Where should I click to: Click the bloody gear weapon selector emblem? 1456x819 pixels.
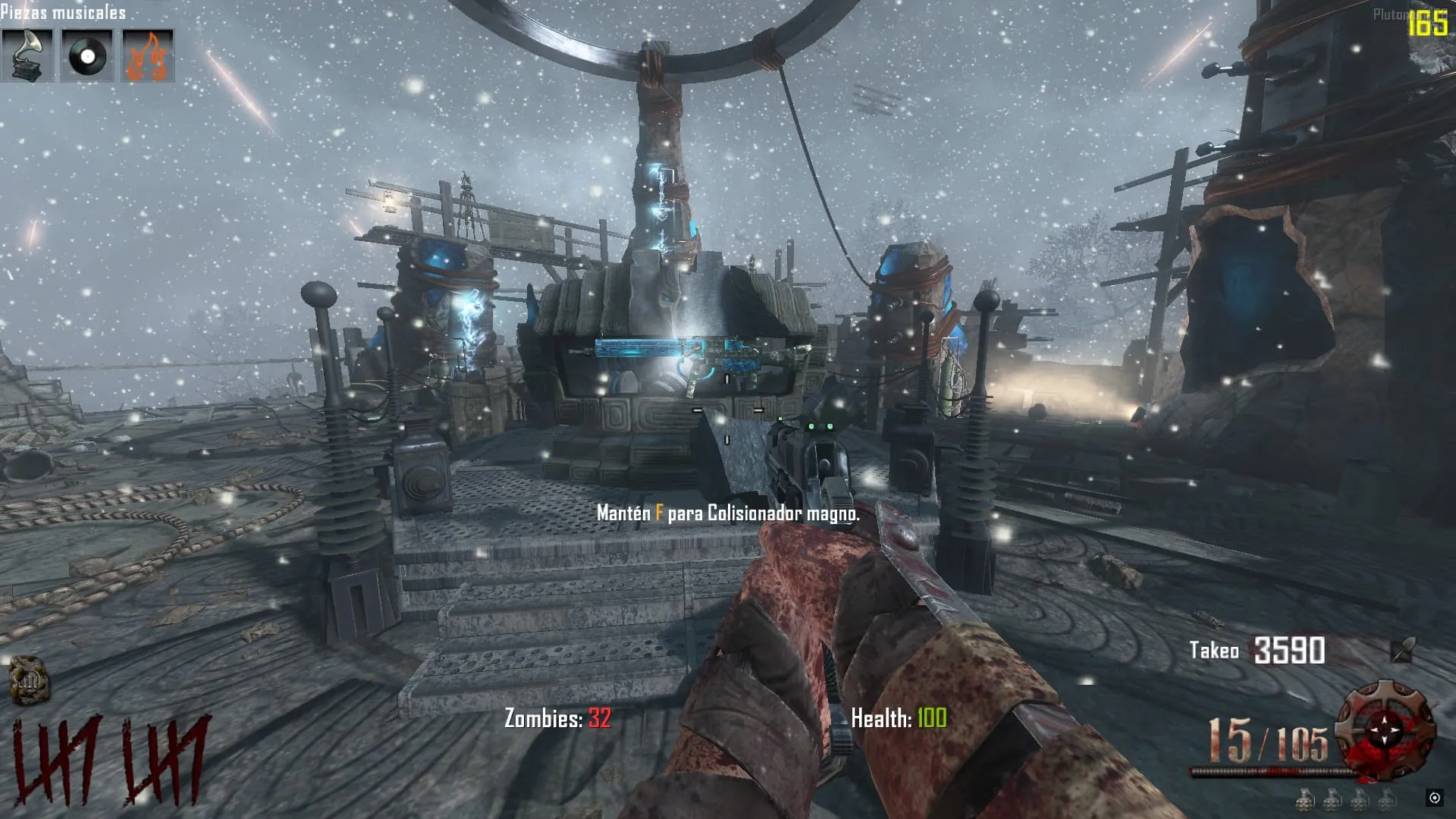tap(1385, 730)
